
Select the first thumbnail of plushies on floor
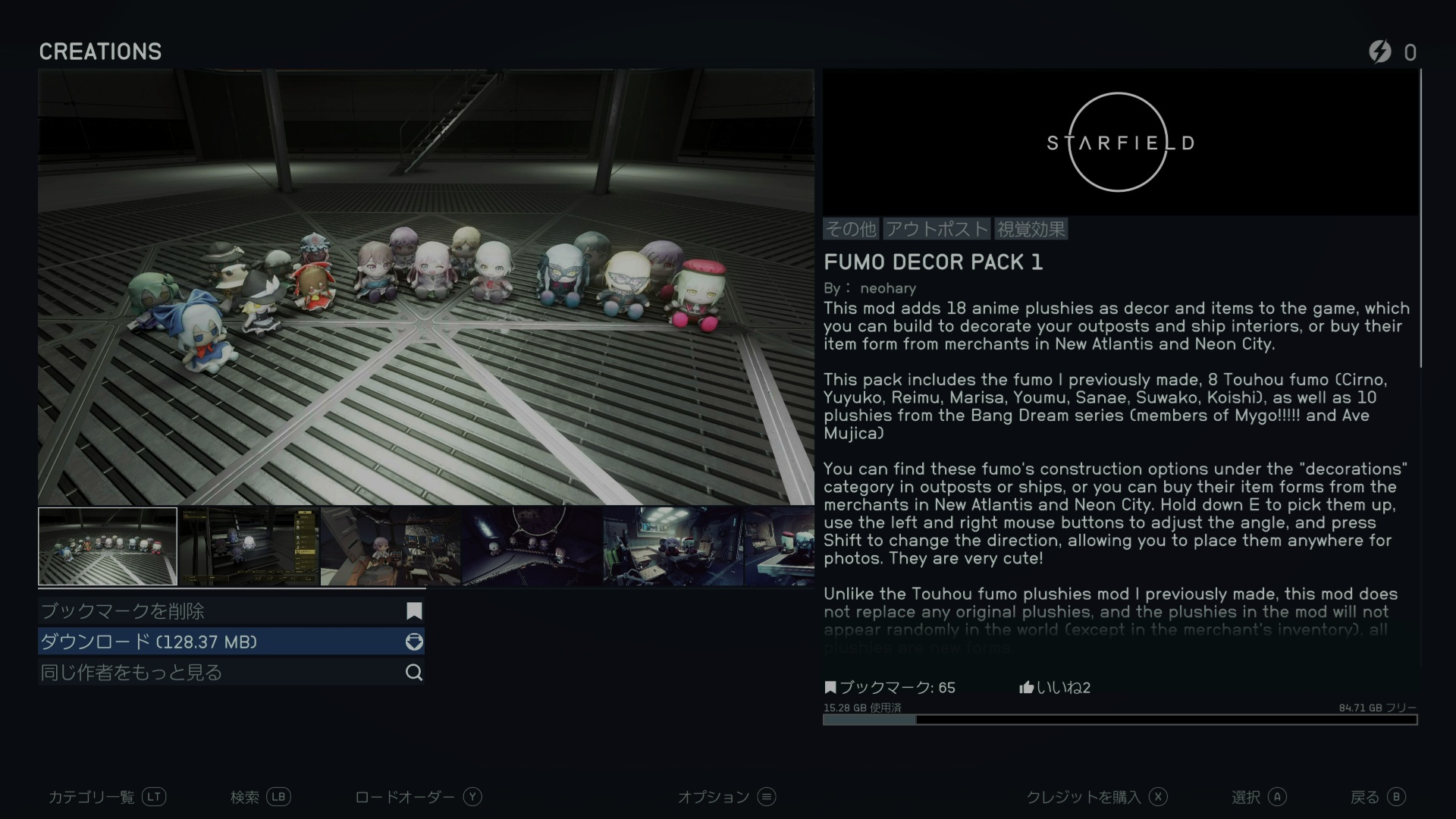click(108, 547)
